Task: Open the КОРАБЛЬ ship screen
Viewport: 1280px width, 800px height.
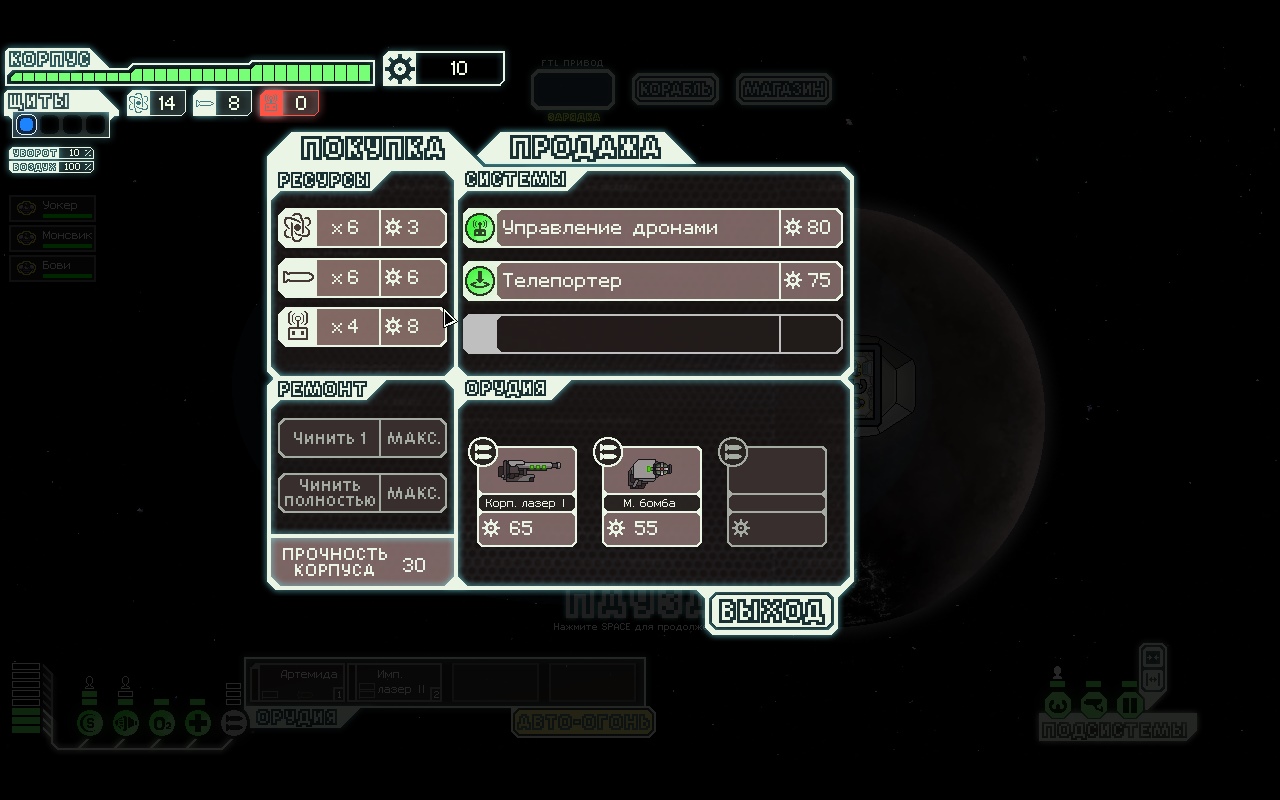Action: point(676,89)
